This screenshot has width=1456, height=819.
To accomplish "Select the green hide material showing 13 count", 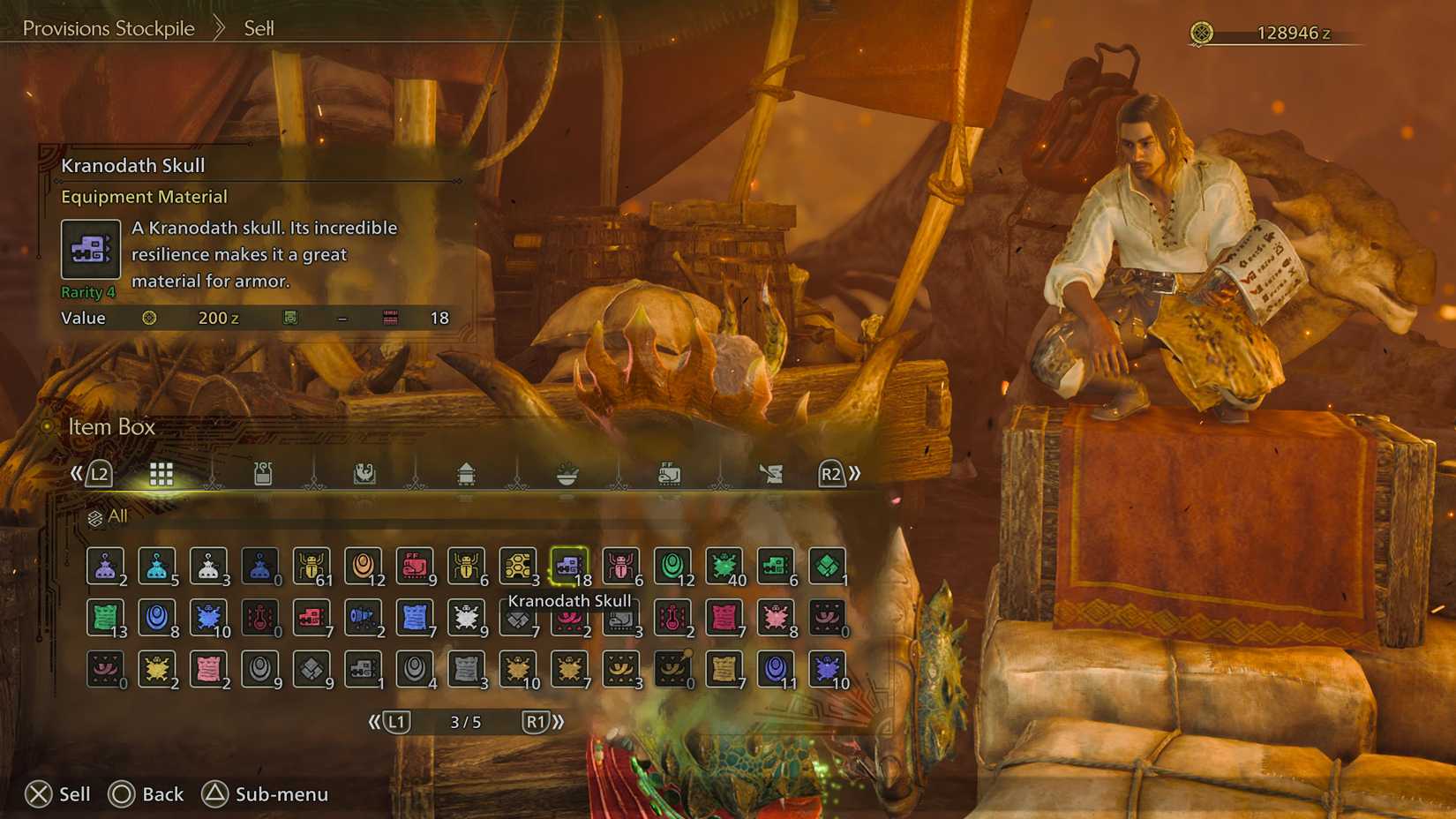I will tap(104, 618).
